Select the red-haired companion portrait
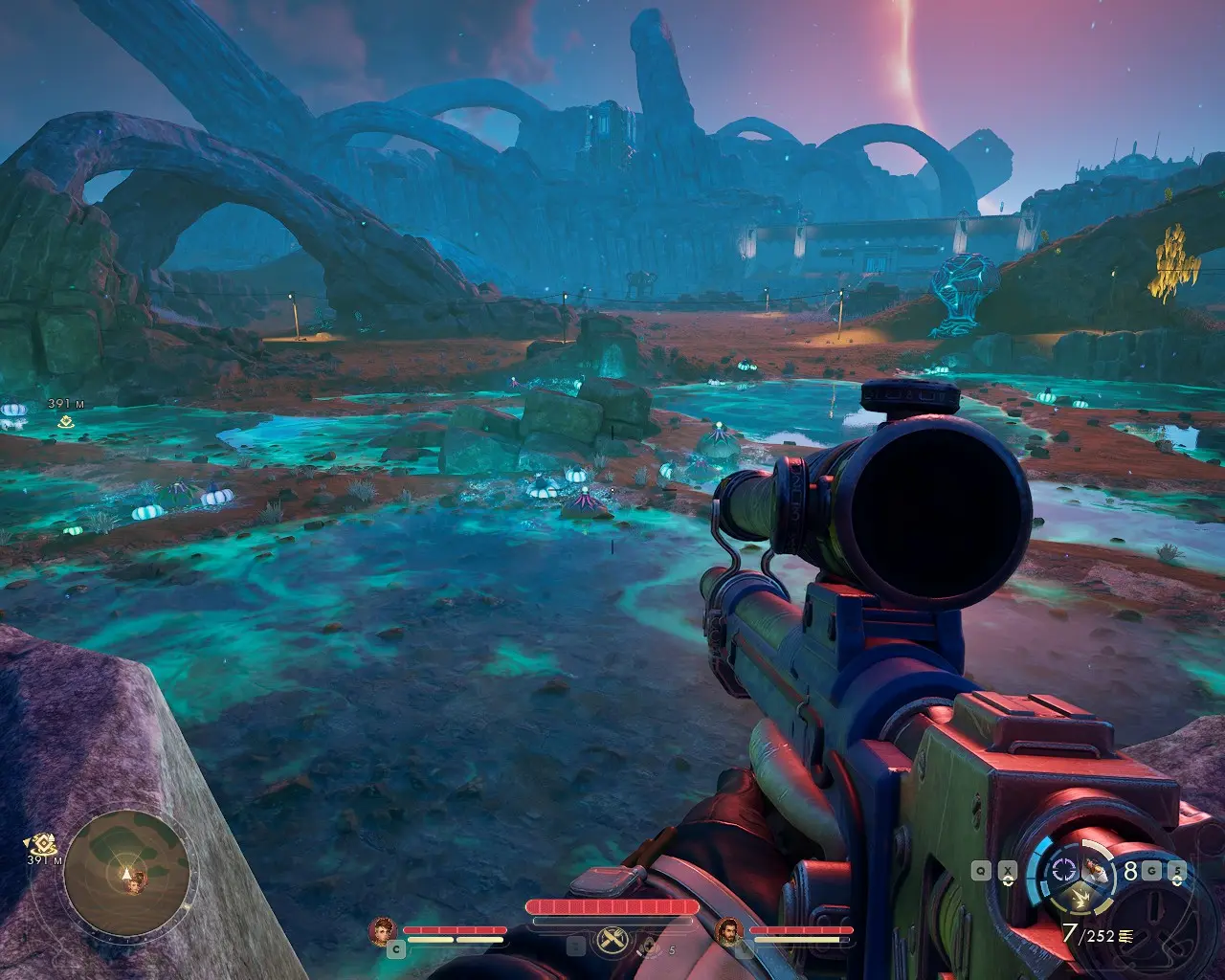Screen dimensions: 1225x980 click(383, 930)
